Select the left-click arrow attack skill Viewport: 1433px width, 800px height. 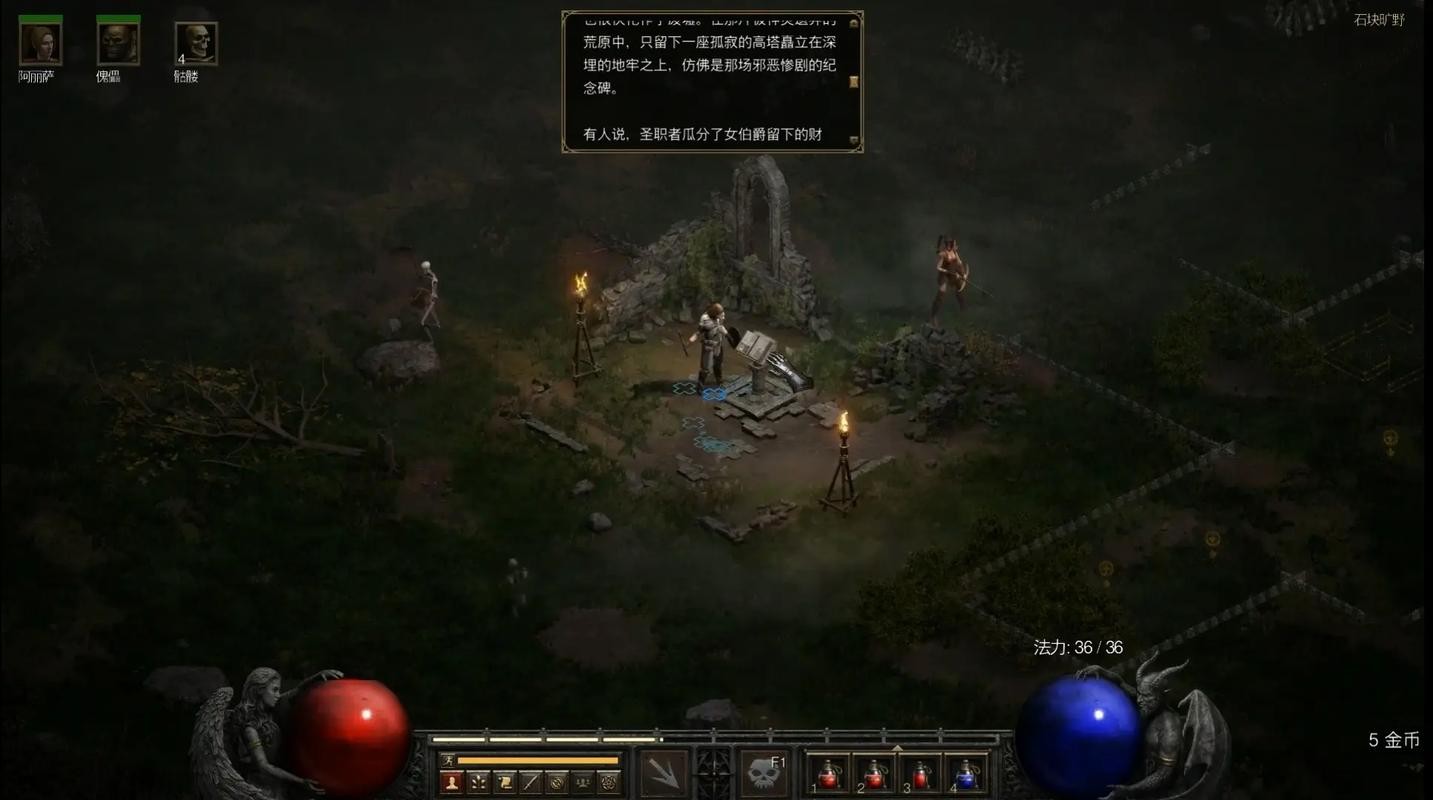pyautogui.click(x=663, y=774)
